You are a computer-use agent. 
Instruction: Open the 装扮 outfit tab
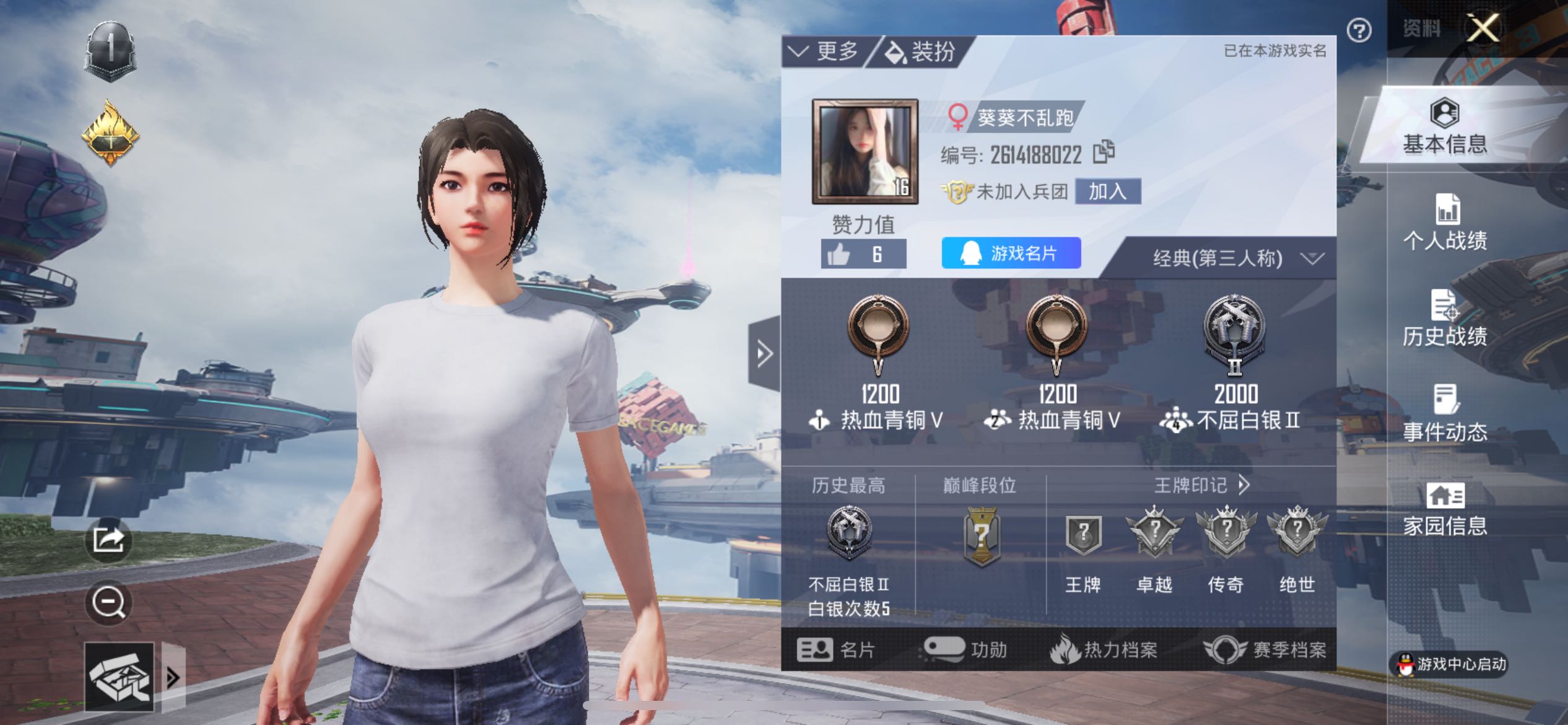click(920, 52)
